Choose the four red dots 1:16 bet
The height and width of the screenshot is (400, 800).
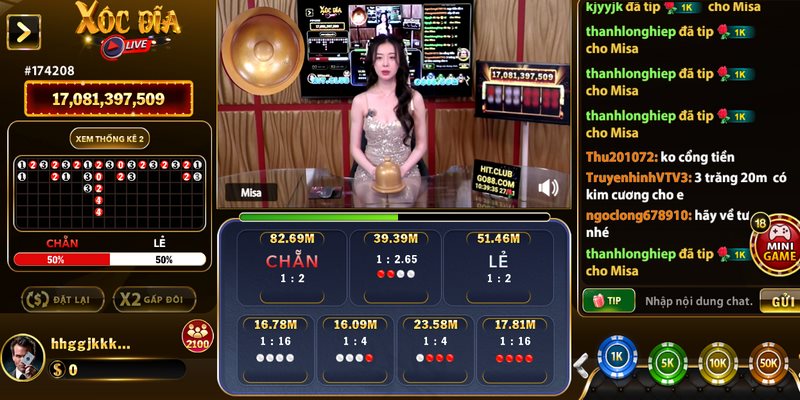pos(513,347)
